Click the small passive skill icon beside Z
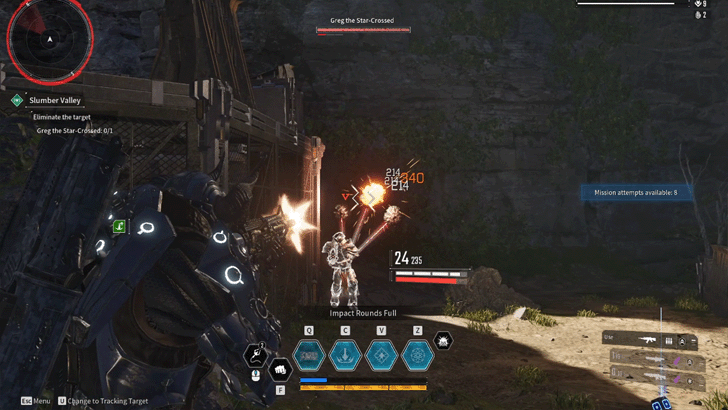728x410 pixels. tap(443, 342)
